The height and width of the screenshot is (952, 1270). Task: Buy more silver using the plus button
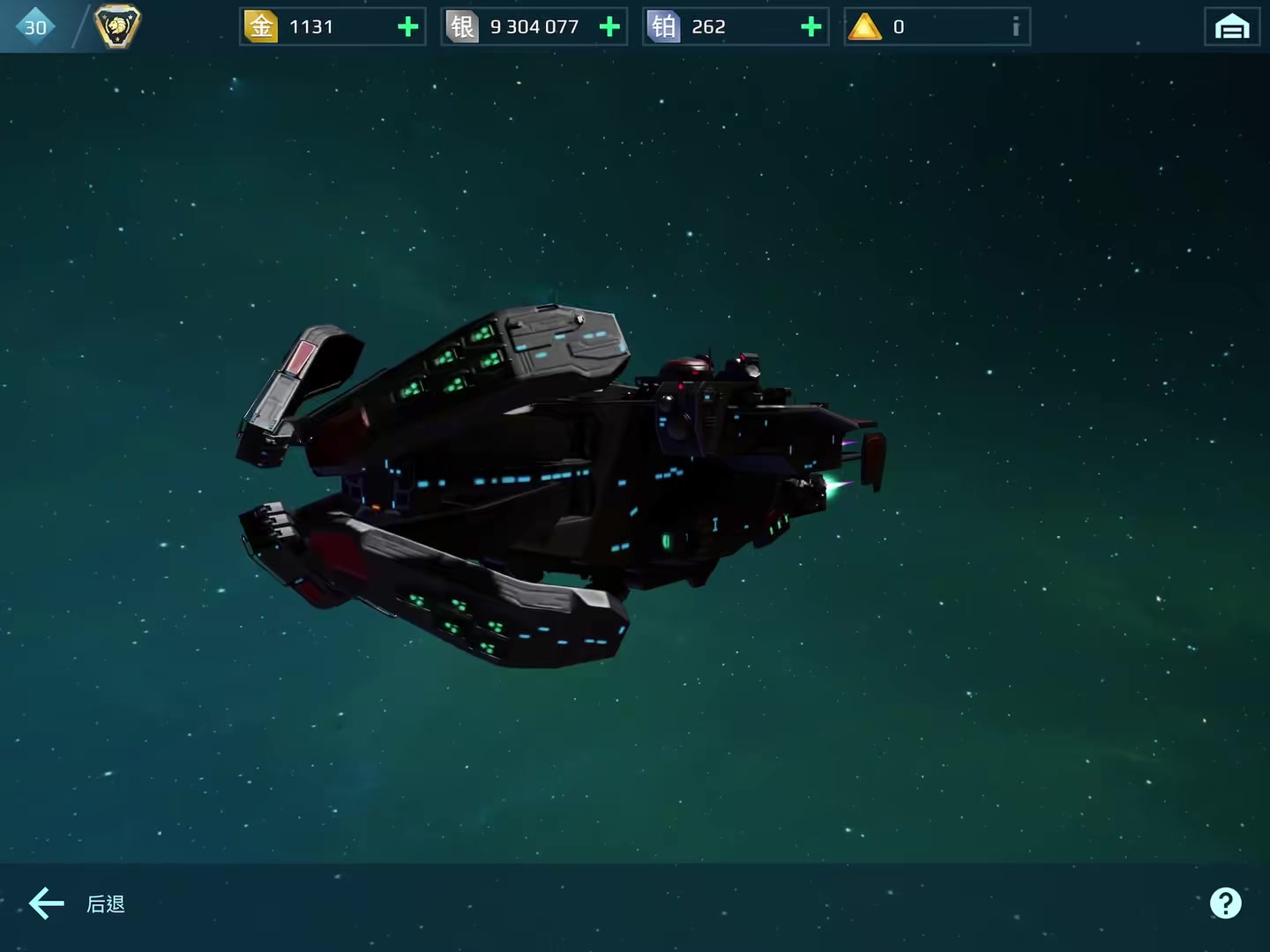(x=609, y=27)
